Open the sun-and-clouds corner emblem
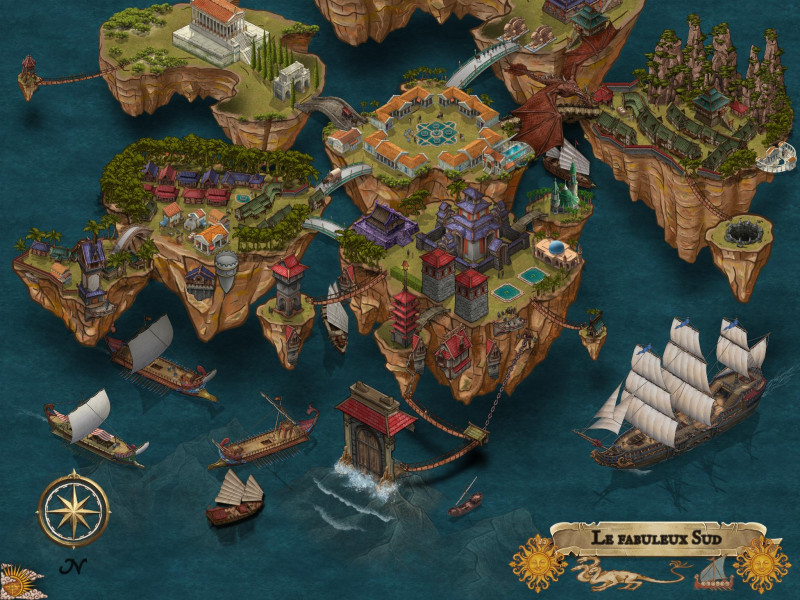 (x=14, y=582)
